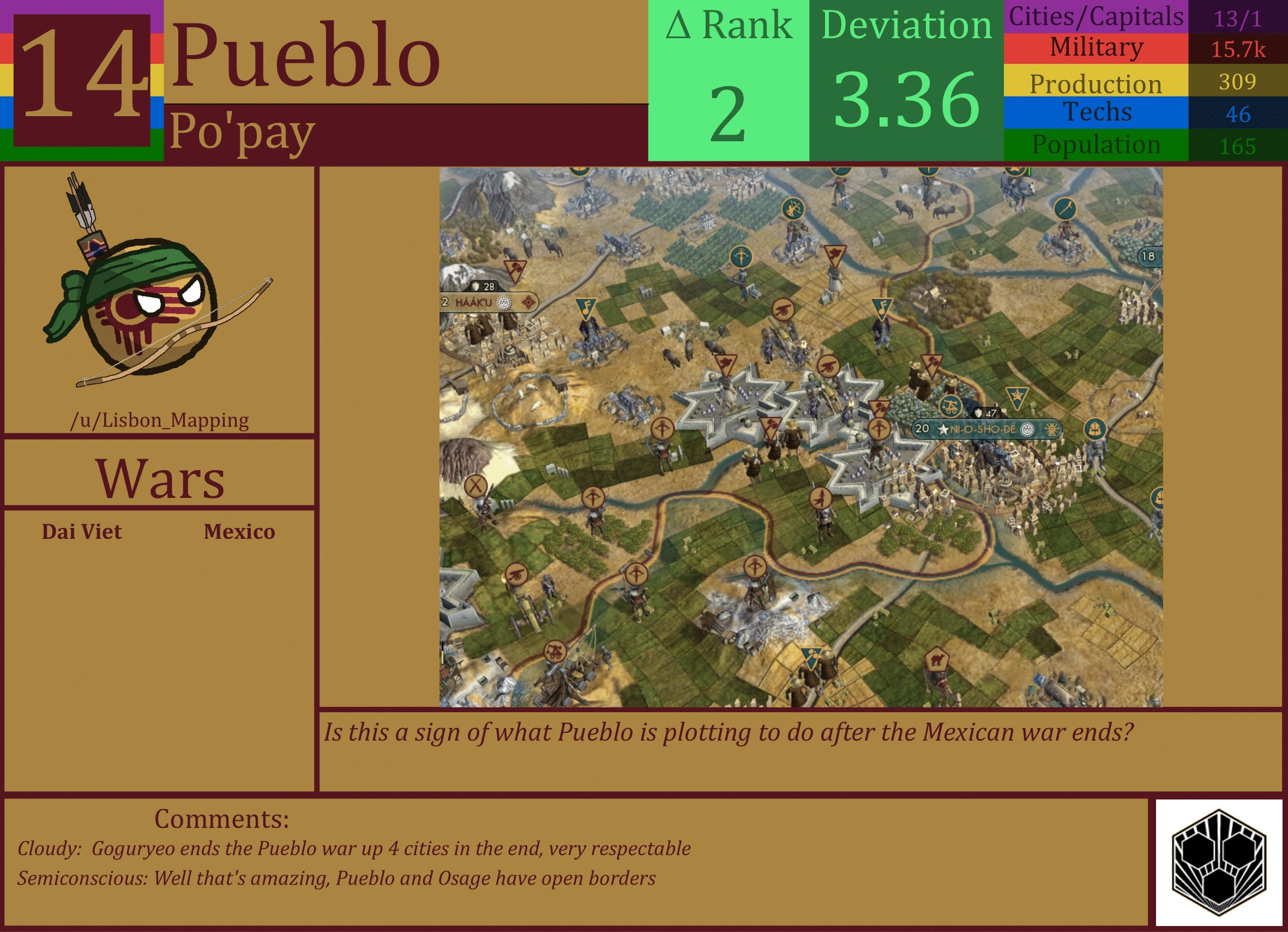Select the Comments section heading
Viewport: 1288px width, 932px height.
pyautogui.click(x=221, y=819)
